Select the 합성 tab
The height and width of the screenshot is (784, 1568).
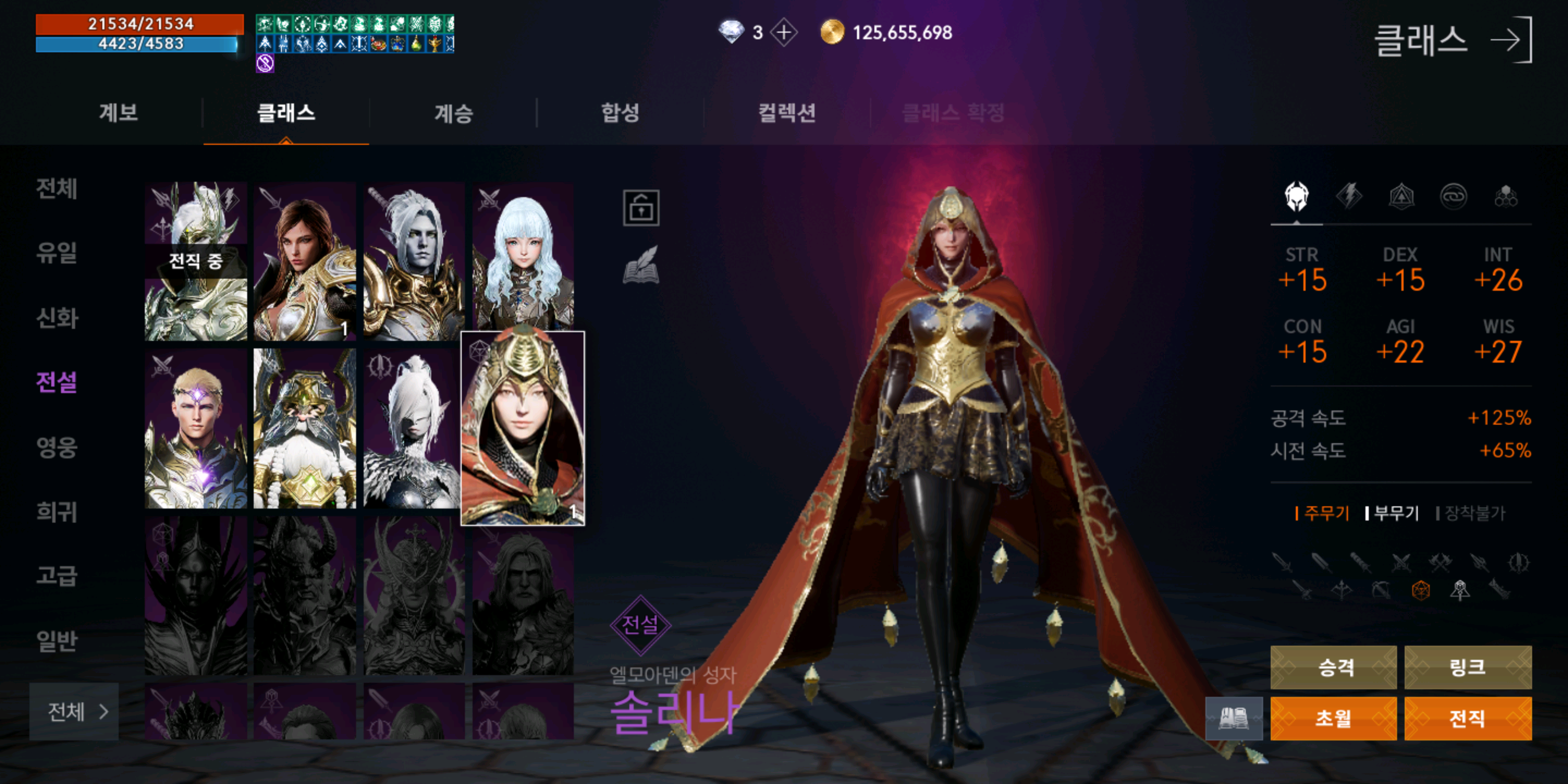click(x=620, y=113)
